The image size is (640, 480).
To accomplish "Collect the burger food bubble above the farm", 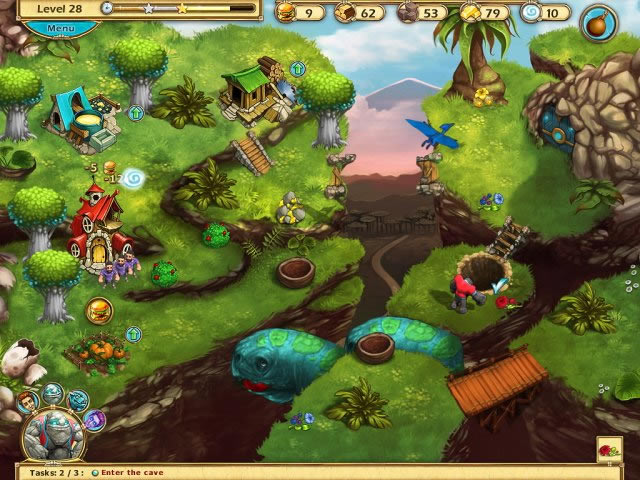I will tap(99, 310).
